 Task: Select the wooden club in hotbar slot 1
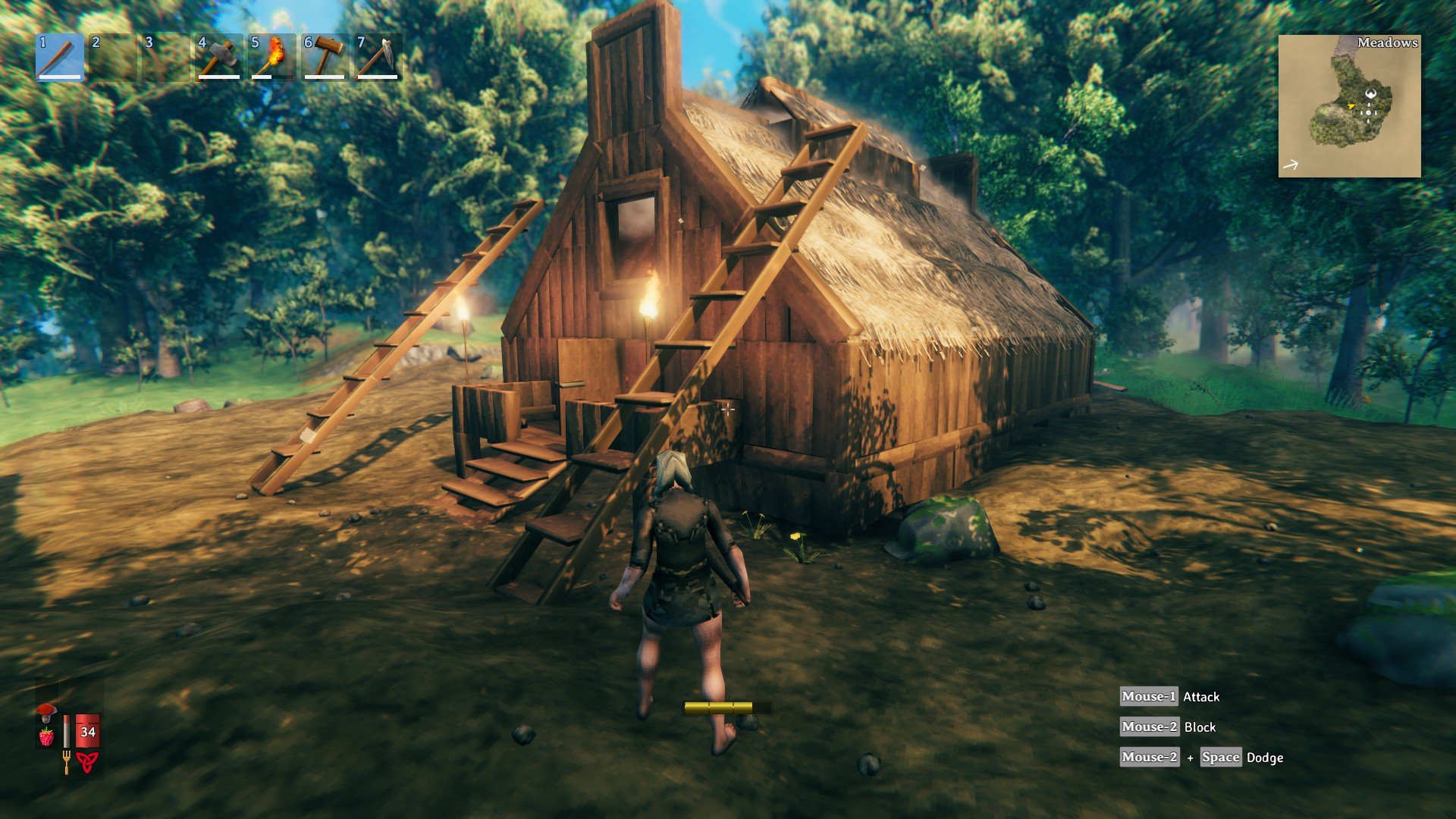click(57, 57)
